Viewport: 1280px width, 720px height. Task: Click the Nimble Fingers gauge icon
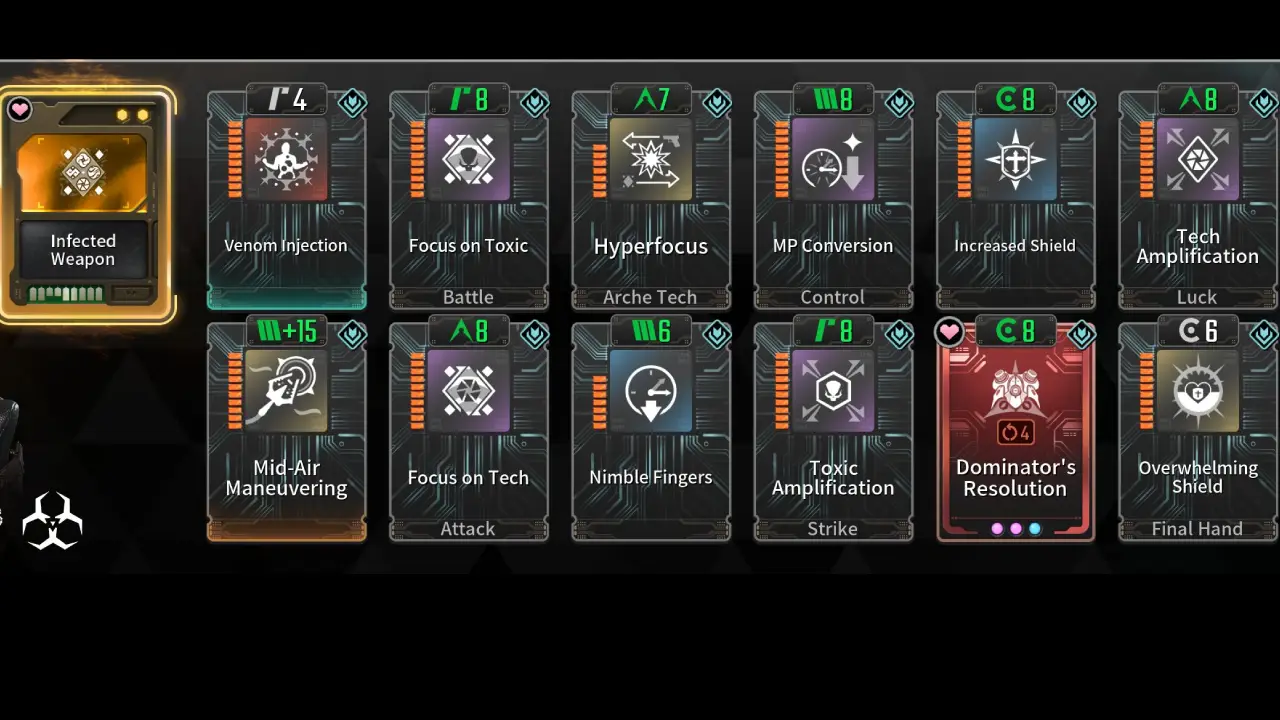tap(650, 392)
